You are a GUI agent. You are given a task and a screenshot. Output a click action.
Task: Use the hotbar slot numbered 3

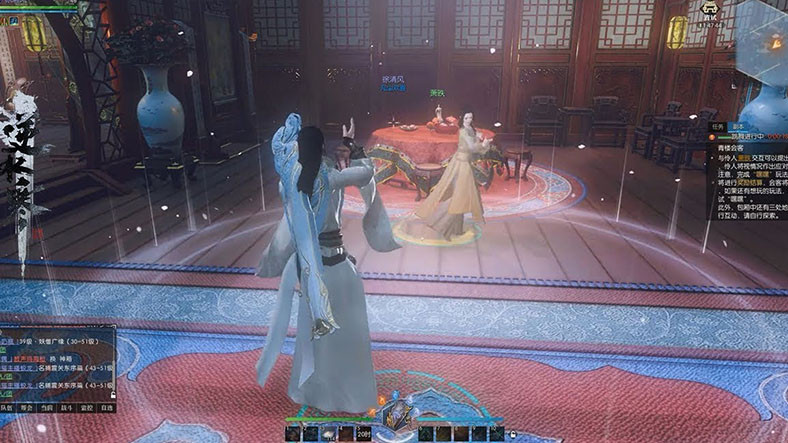[x=331, y=433]
